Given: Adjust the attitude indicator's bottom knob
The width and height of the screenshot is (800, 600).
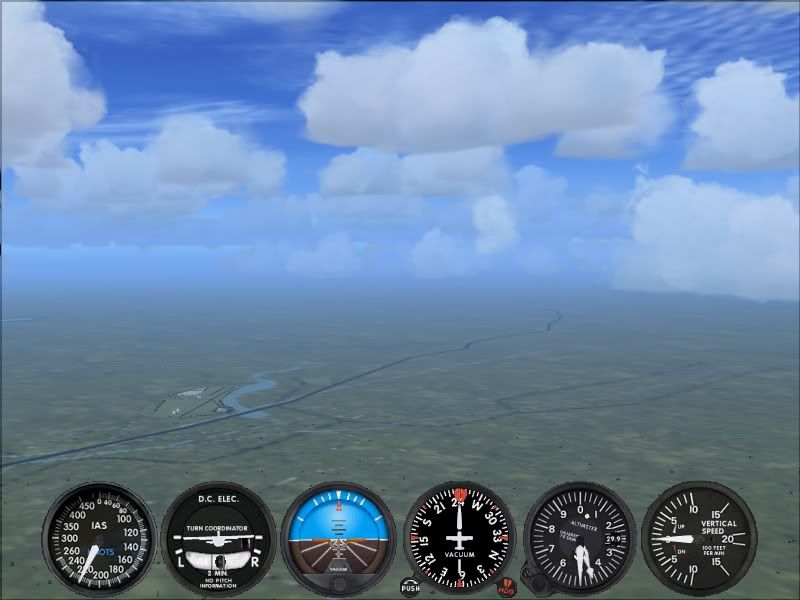Looking at the screenshot, I should [x=339, y=583].
